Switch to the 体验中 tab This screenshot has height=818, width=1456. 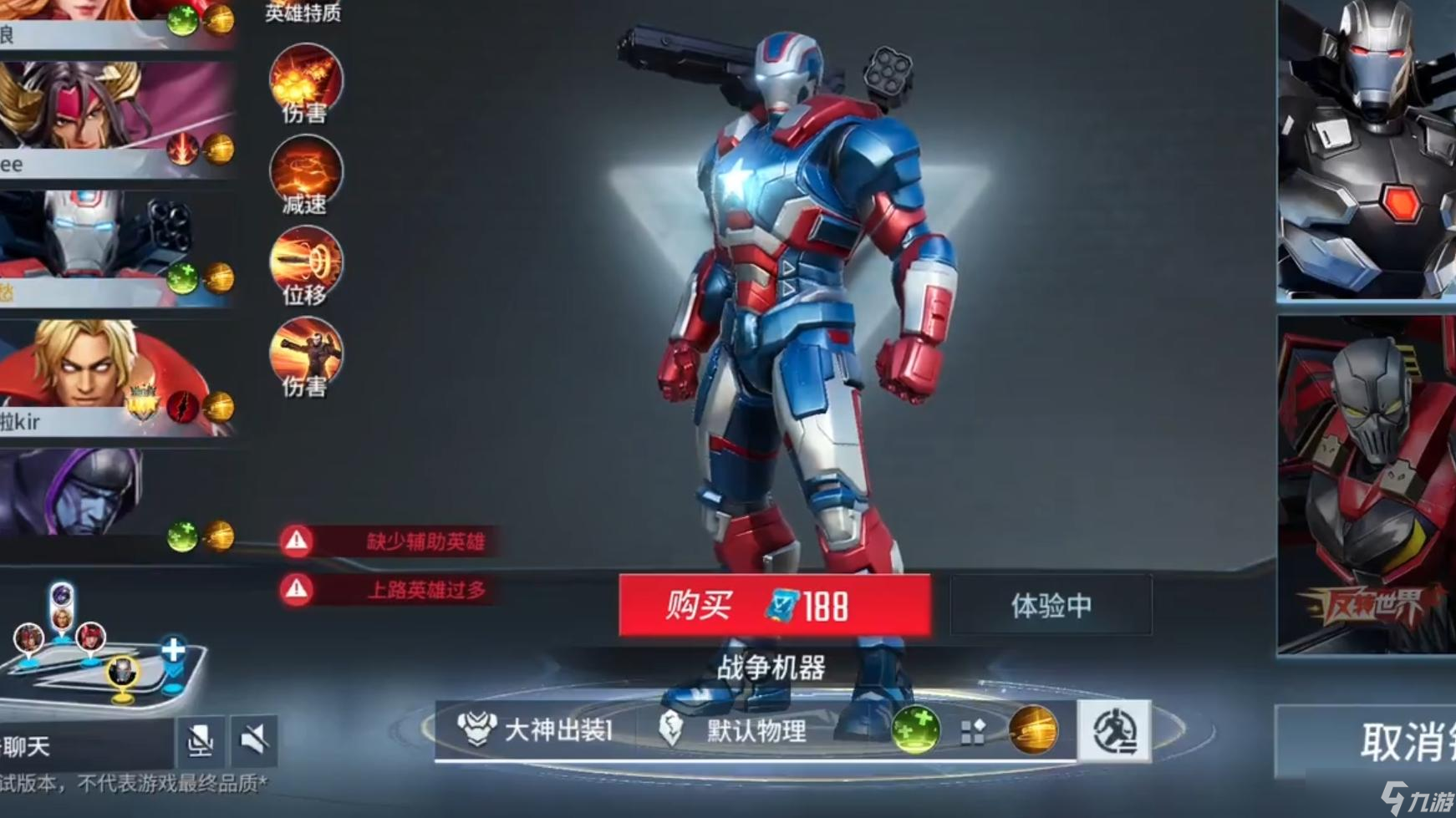[1051, 606]
